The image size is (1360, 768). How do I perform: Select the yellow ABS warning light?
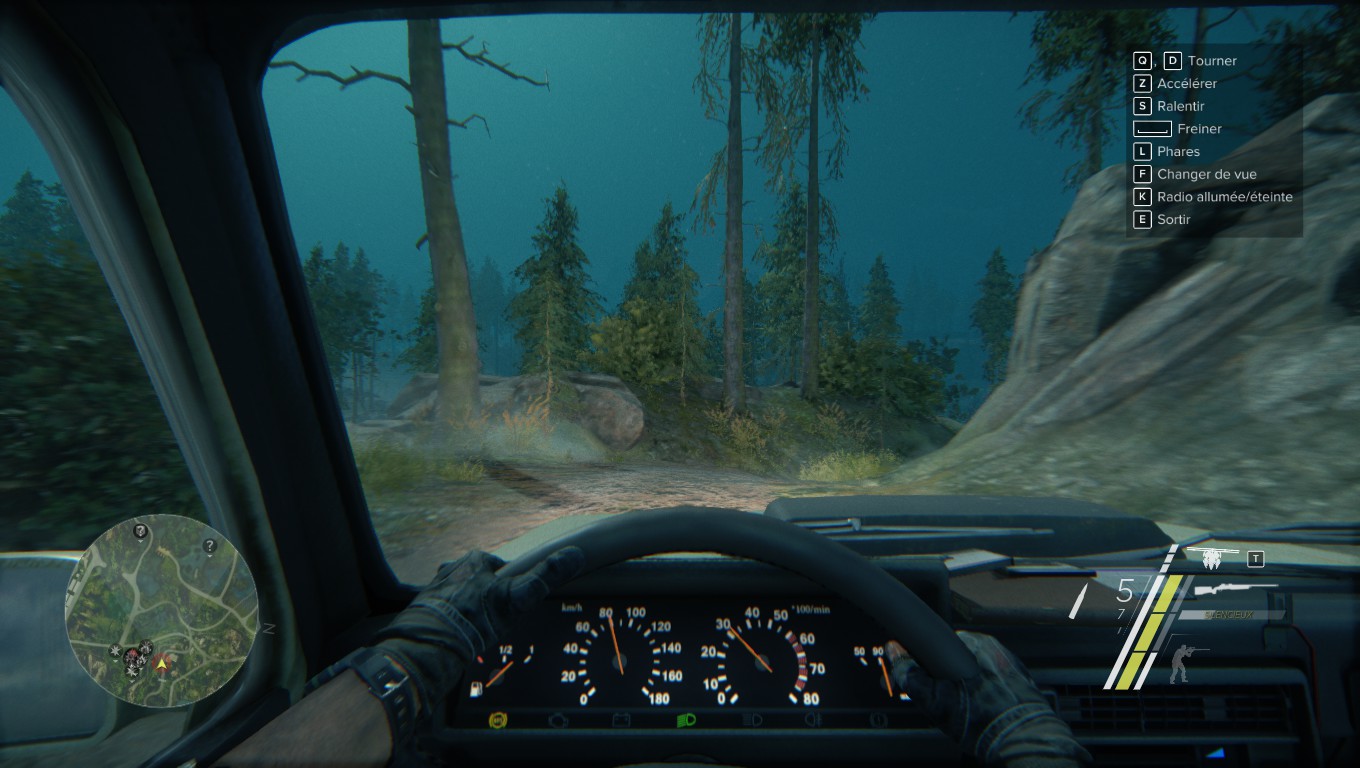500,718
